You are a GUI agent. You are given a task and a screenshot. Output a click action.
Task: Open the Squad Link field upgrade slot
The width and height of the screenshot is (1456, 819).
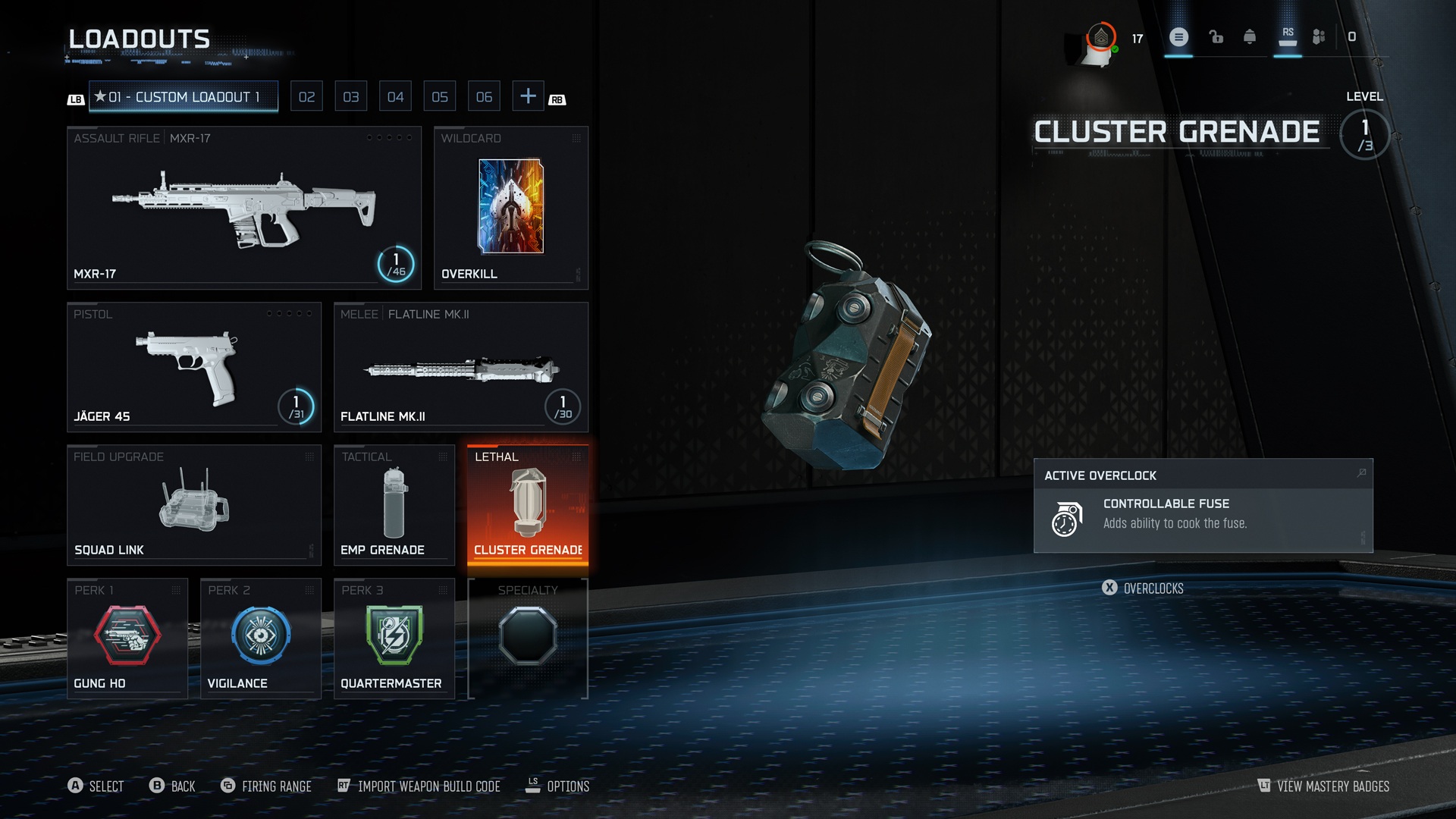[193, 504]
